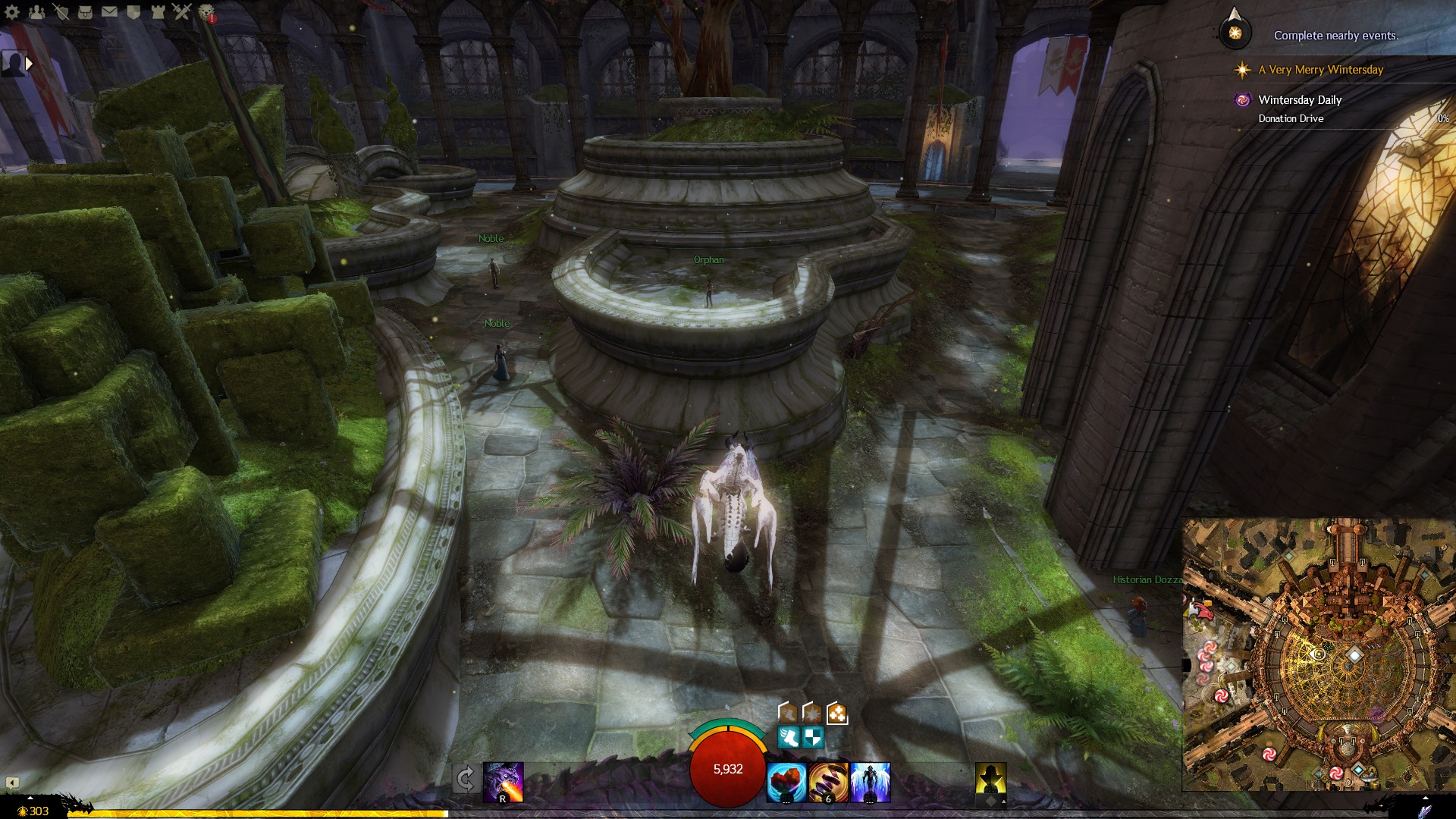The height and width of the screenshot is (819, 1456).
Task: Open the Hero panel sword-and-shield icon
Action: tap(61, 11)
